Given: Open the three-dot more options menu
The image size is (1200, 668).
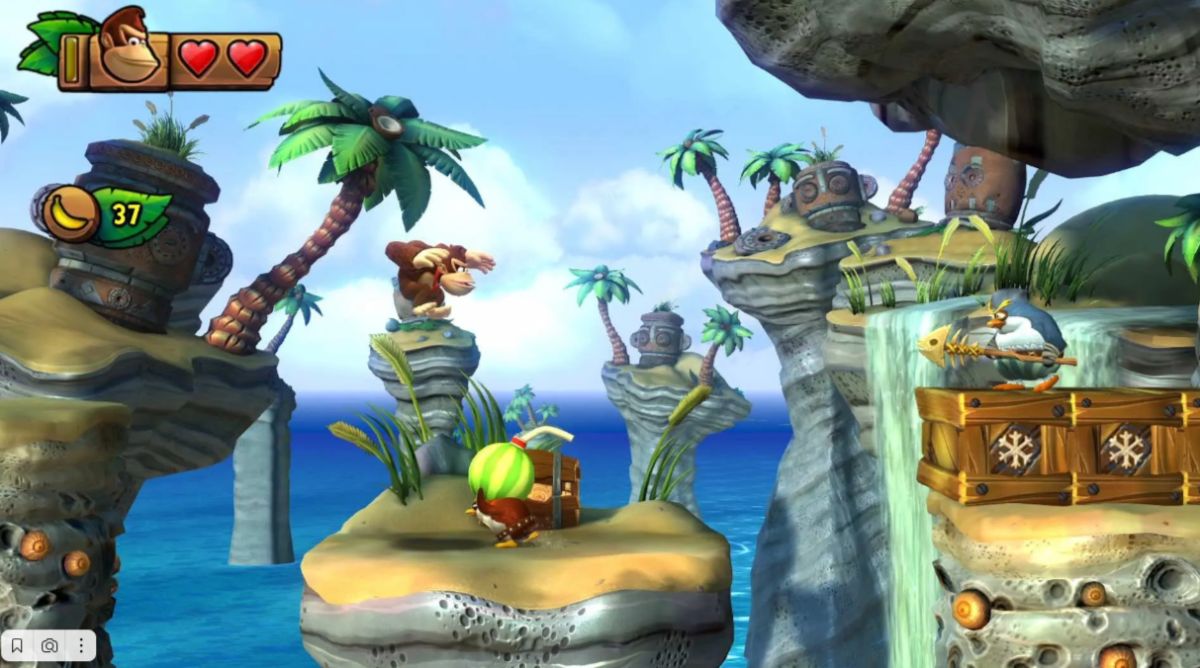Looking at the screenshot, I should [x=80, y=645].
